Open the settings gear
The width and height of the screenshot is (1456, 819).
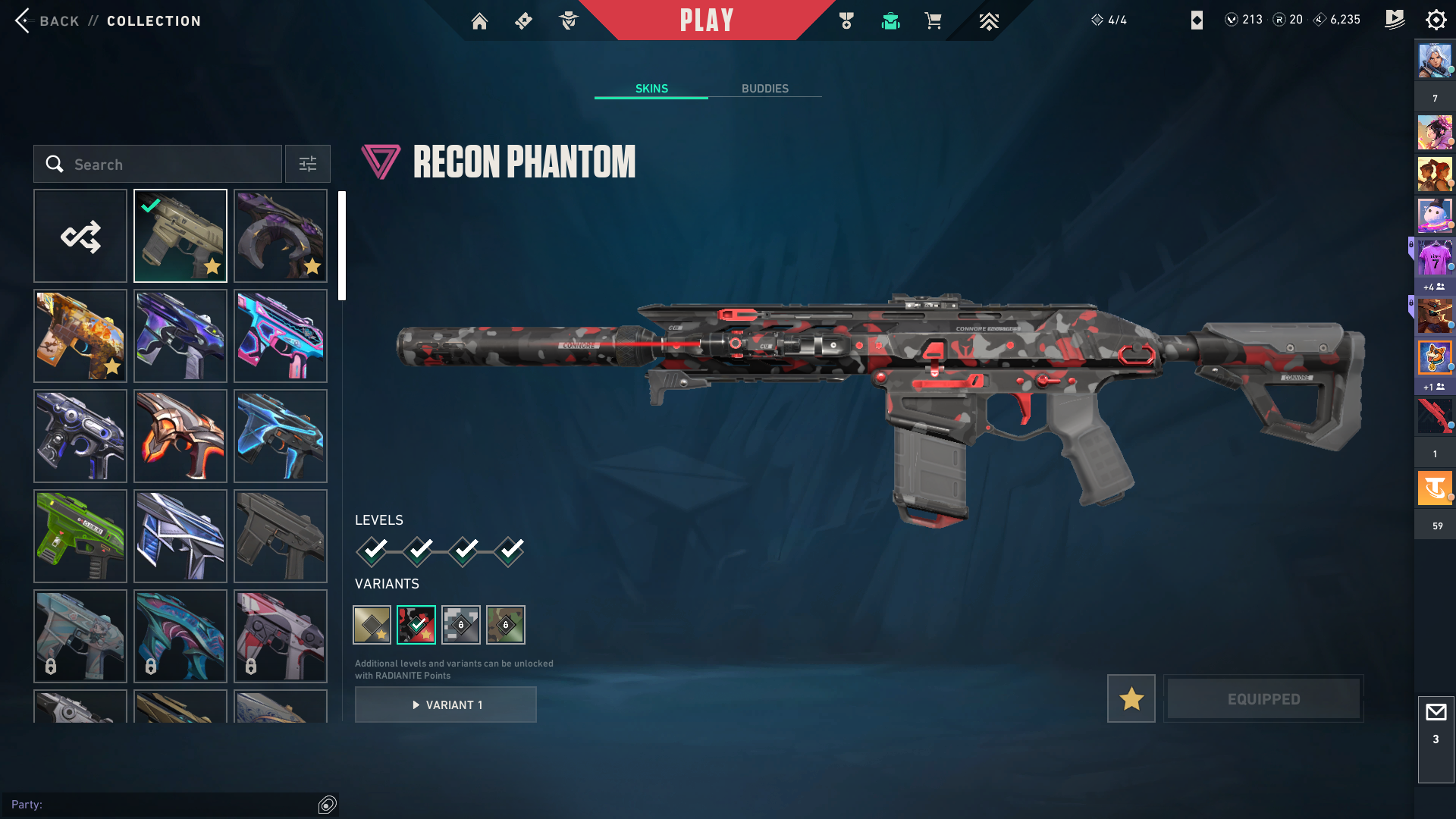pos(1436,20)
